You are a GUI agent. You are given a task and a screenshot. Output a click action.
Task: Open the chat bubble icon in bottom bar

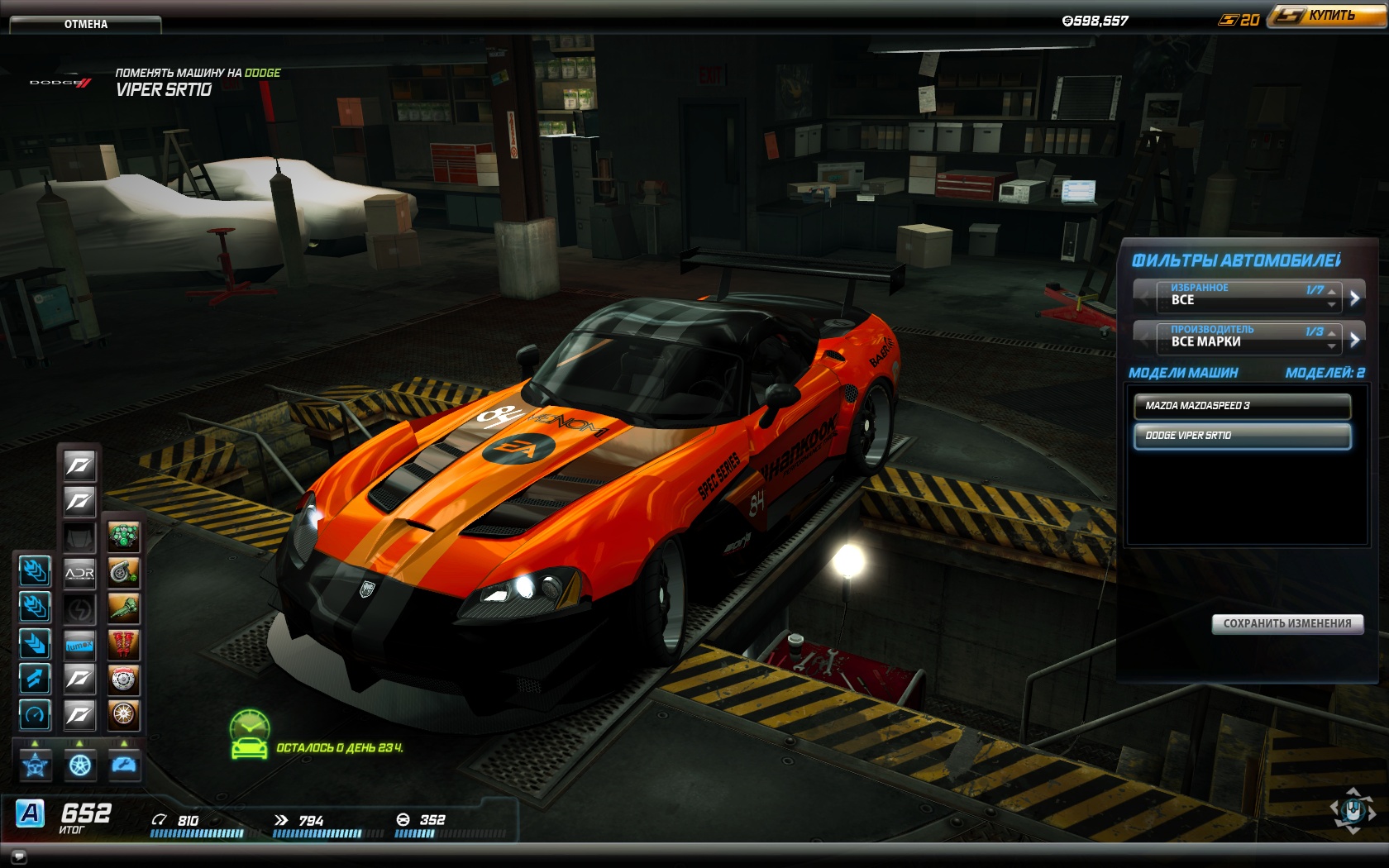tap(19, 856)
